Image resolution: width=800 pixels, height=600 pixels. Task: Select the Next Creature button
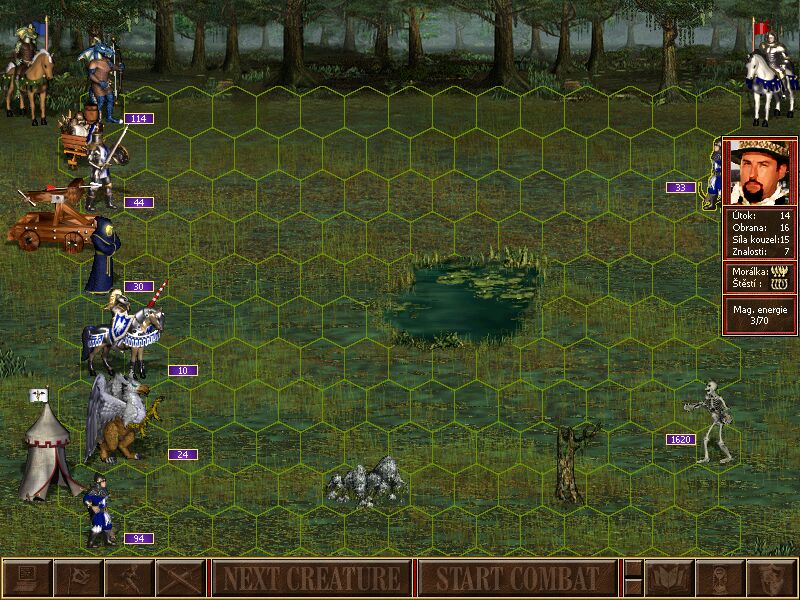pyautogui.click(x=311, y=578)
